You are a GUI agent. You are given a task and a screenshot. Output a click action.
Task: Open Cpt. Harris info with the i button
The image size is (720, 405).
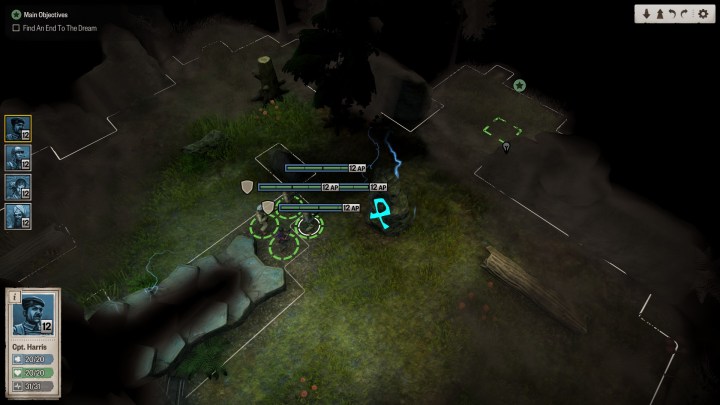tap(14, 295)
